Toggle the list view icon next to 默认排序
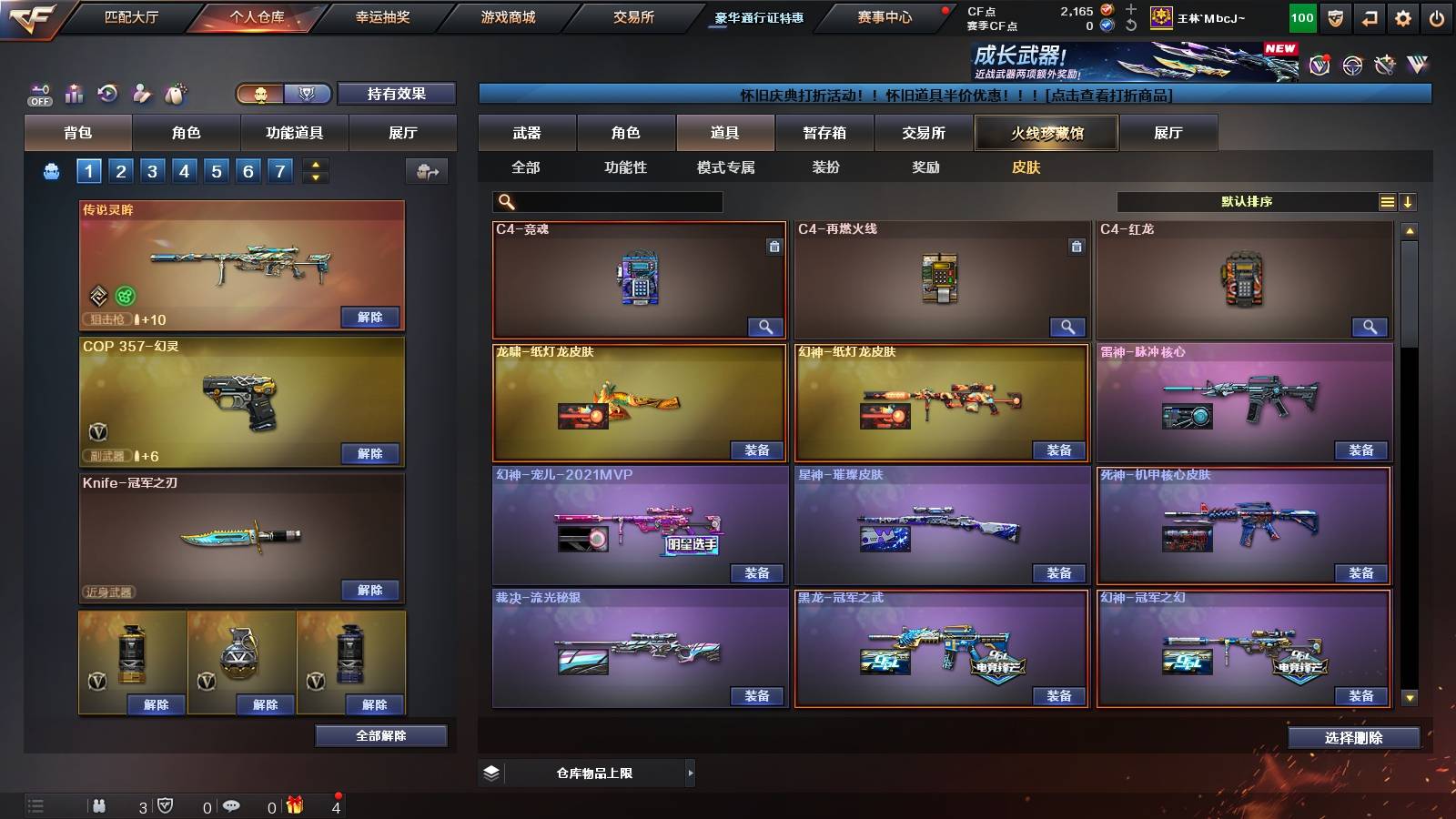The height and width of the screenshot is (819, 1456). click(x=1387, y=201)
